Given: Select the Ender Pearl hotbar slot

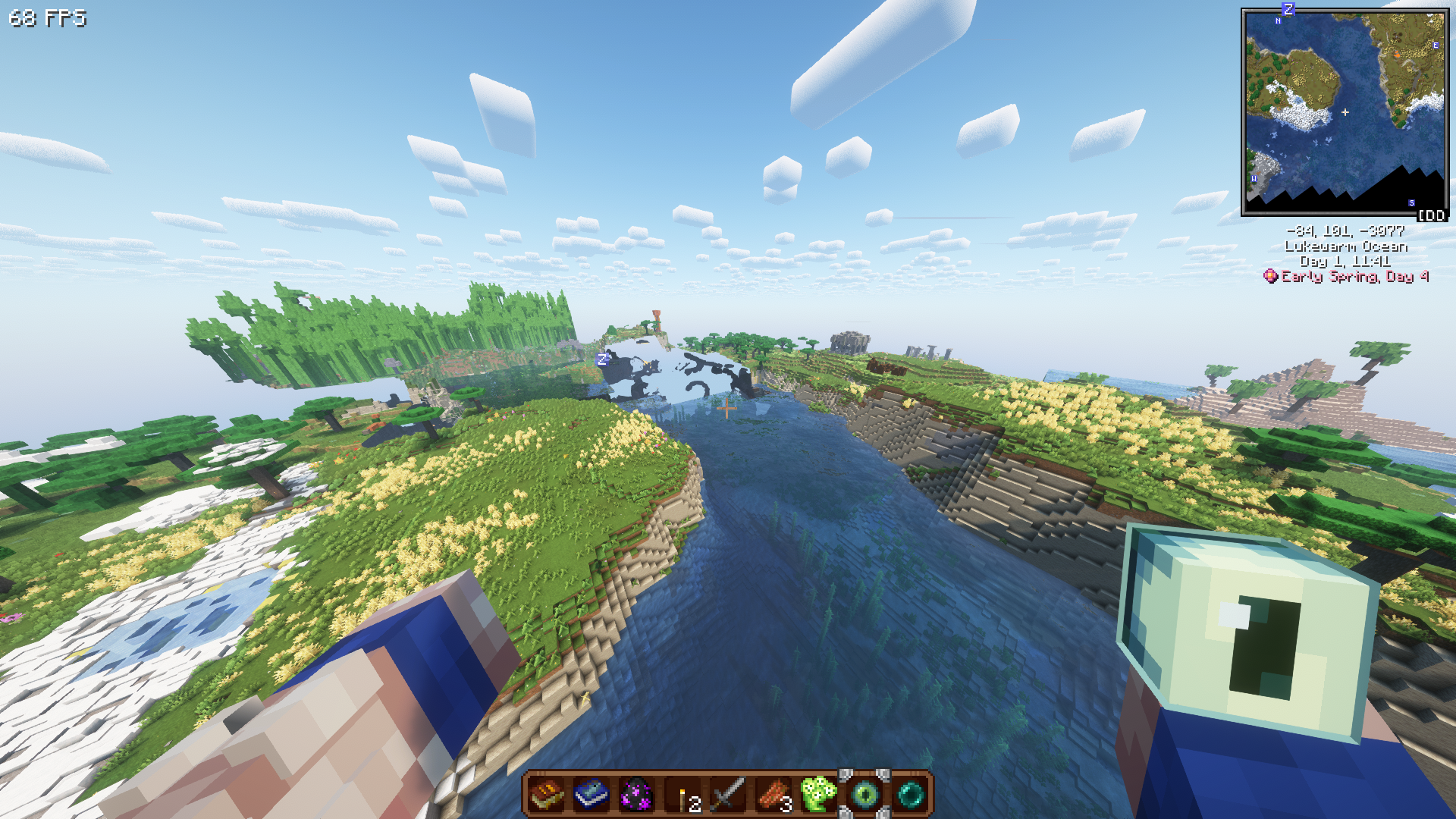Looking at the screenshot, I should pyautogui.click(x=910, y=795).
